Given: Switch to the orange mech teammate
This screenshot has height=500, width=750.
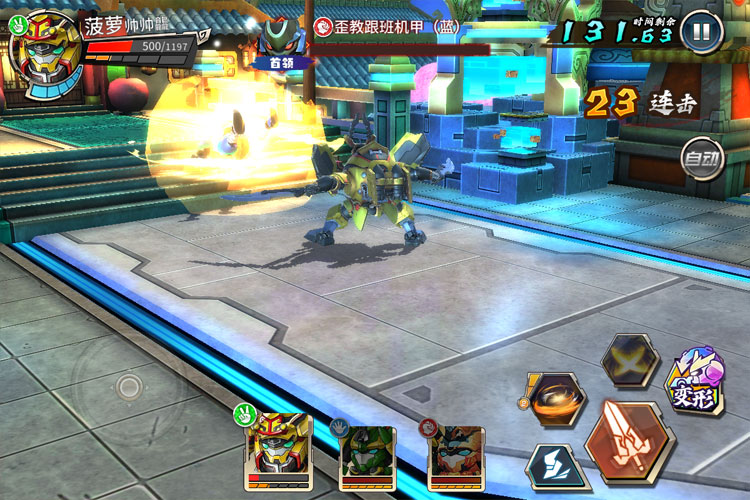Looking at the screenshot, I should [456, 455].
